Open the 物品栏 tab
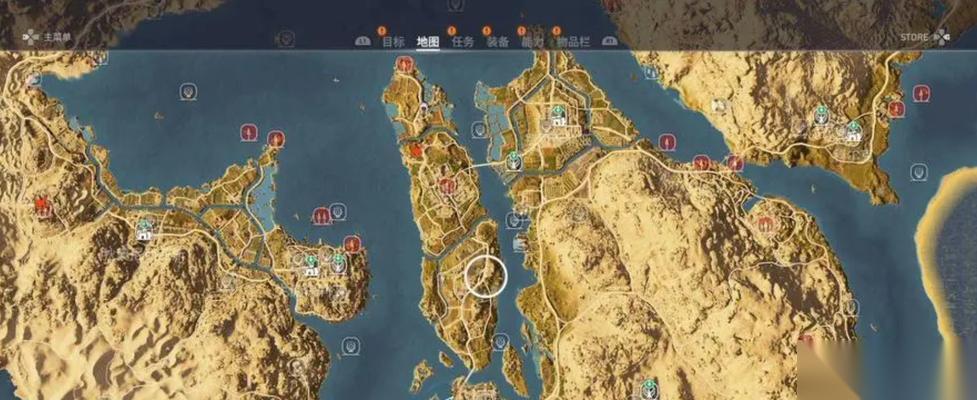 point(573,41)
